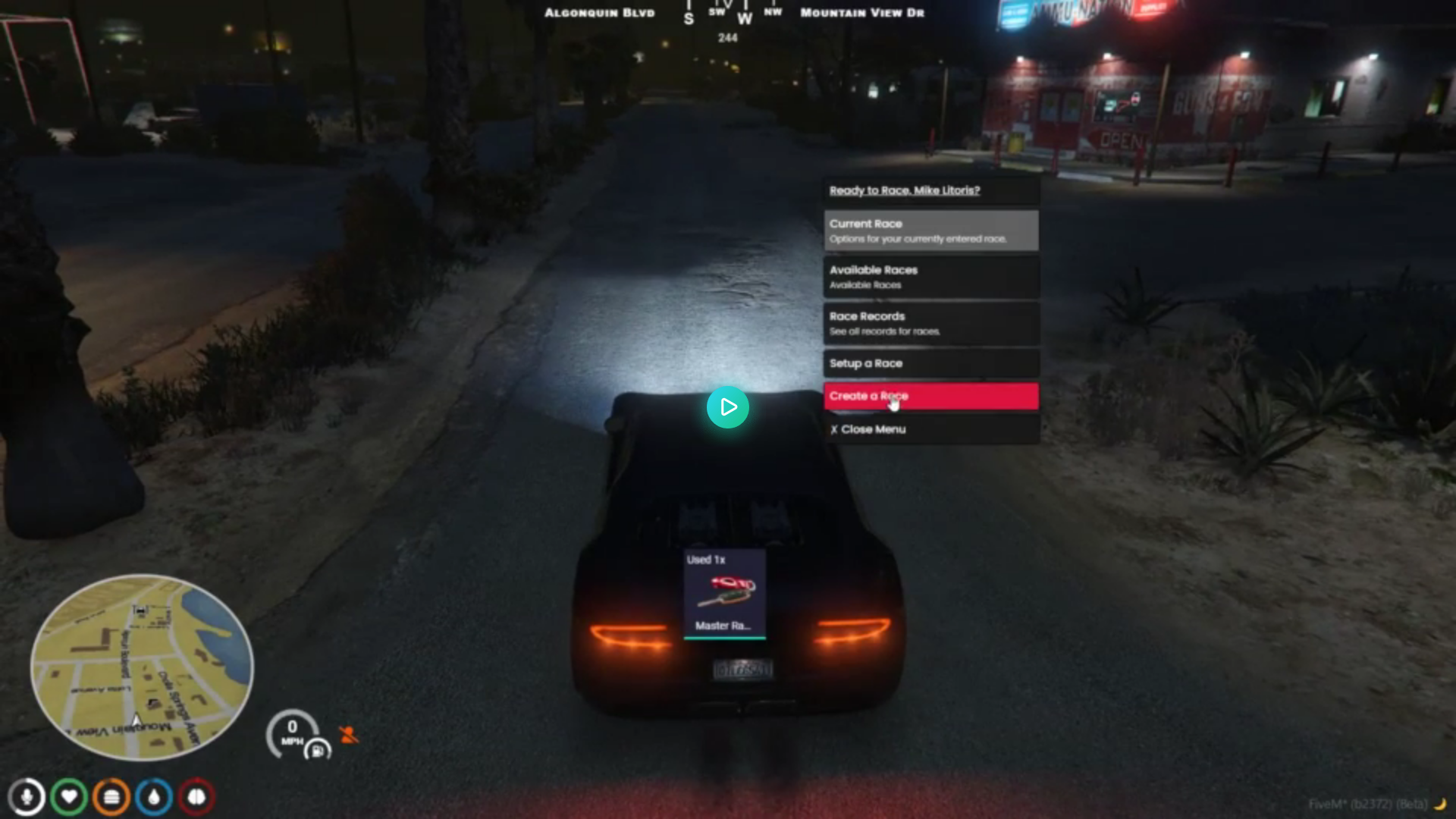Screen dimensions: 1456x819
Task: Expand Setup a Race options
Action: tap(930, 363)
